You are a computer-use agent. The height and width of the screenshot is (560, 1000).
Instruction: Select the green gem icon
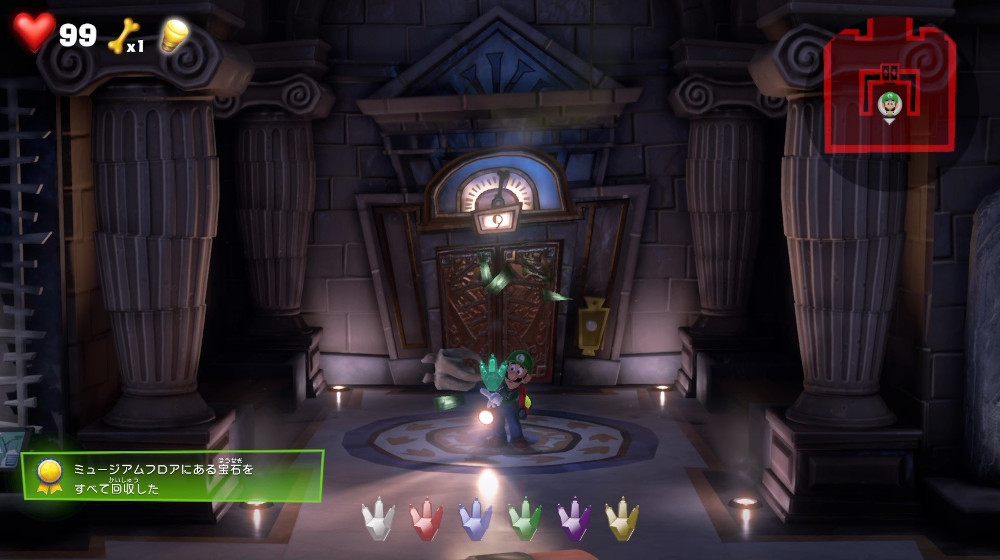pyautogui.click(x=525, y=519)
